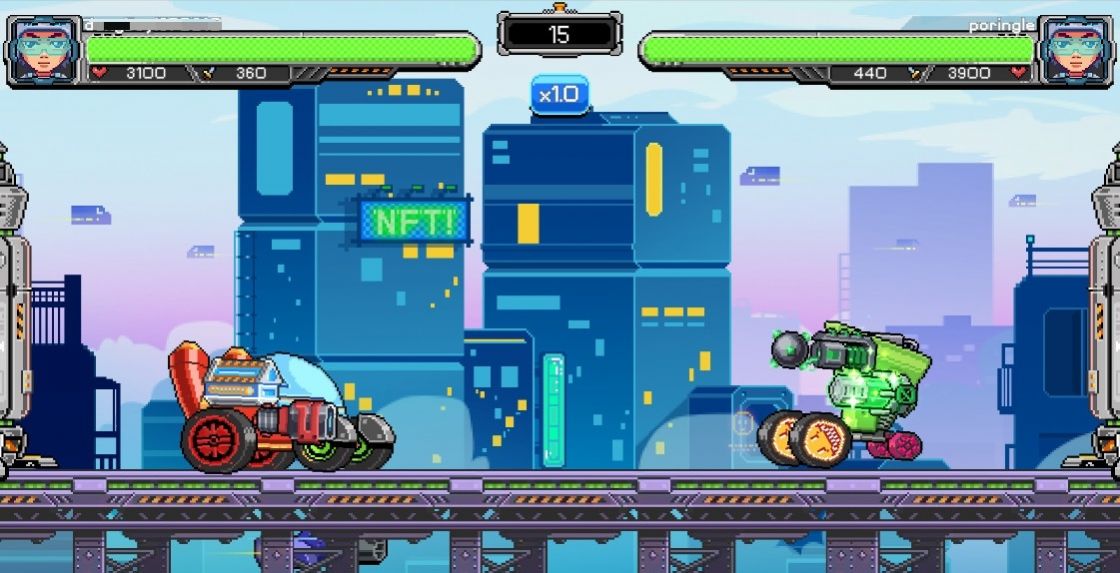Select poringle's avatar portrait
1120x573 pixels.
coord(1076,50)
